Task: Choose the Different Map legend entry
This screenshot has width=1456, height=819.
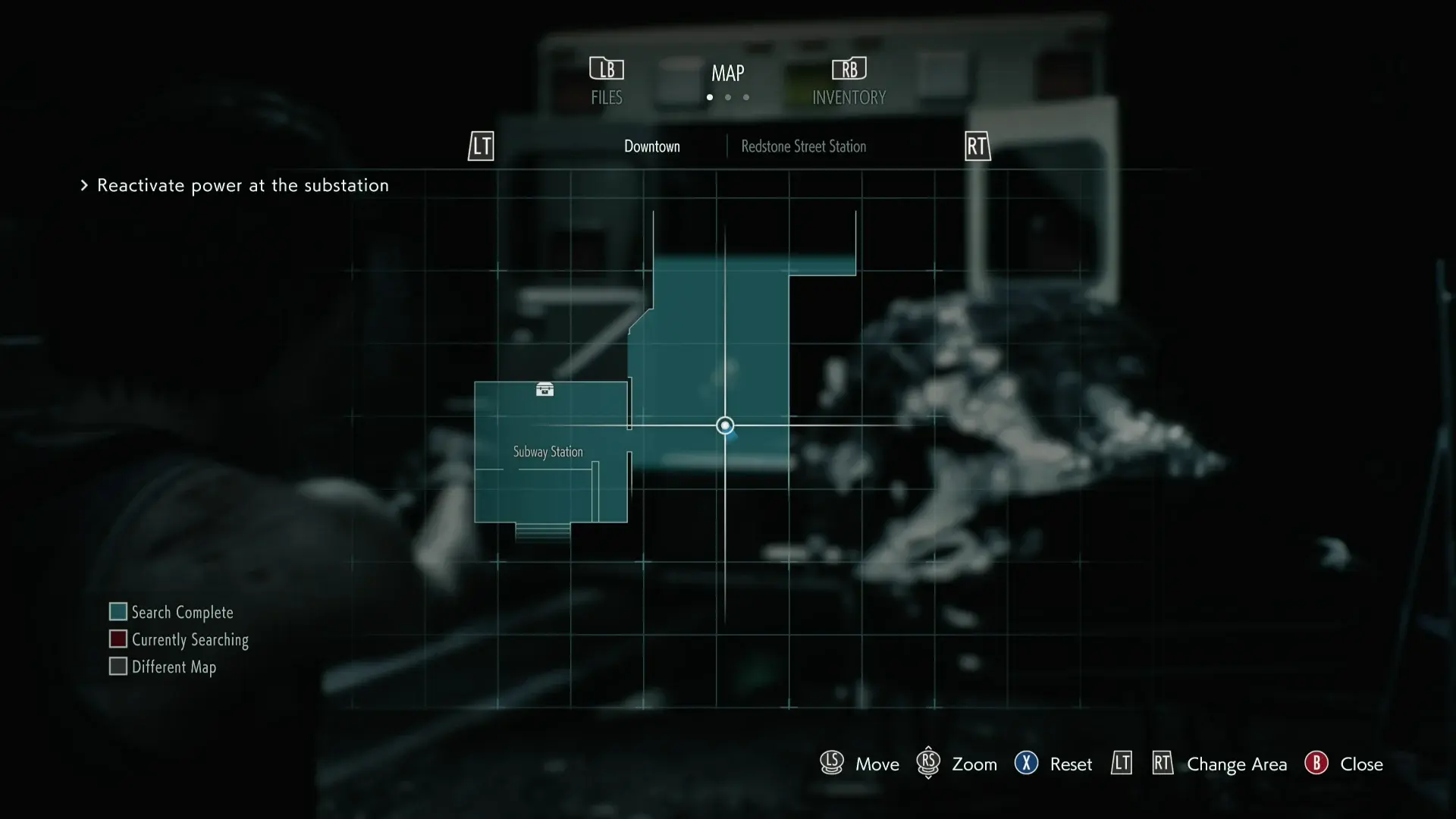Action: 163,667
